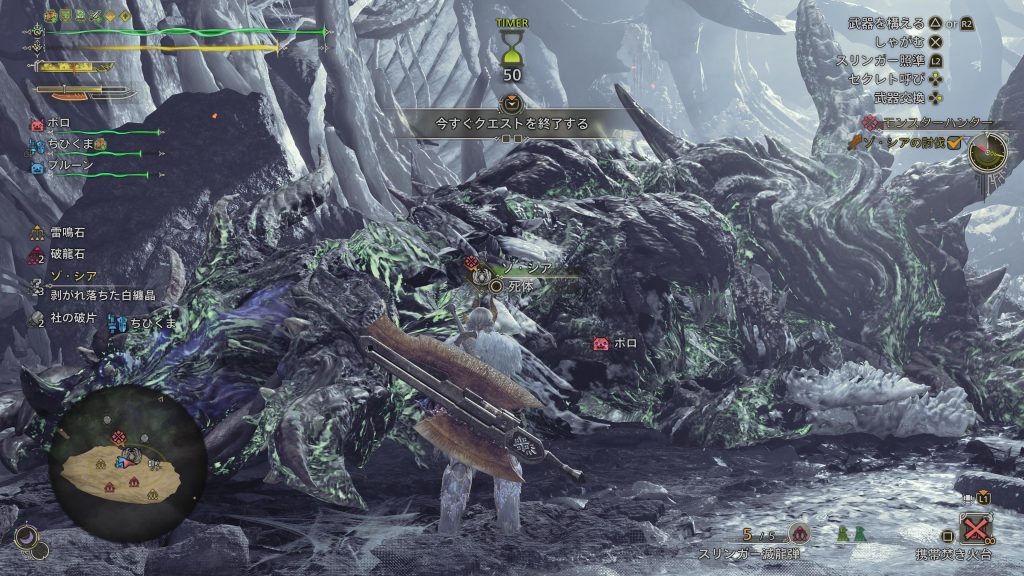The height and width of the screenshot is (576, 1024).
Task: Click the compass dial beside the quest tracker
Action: point(988,151)
